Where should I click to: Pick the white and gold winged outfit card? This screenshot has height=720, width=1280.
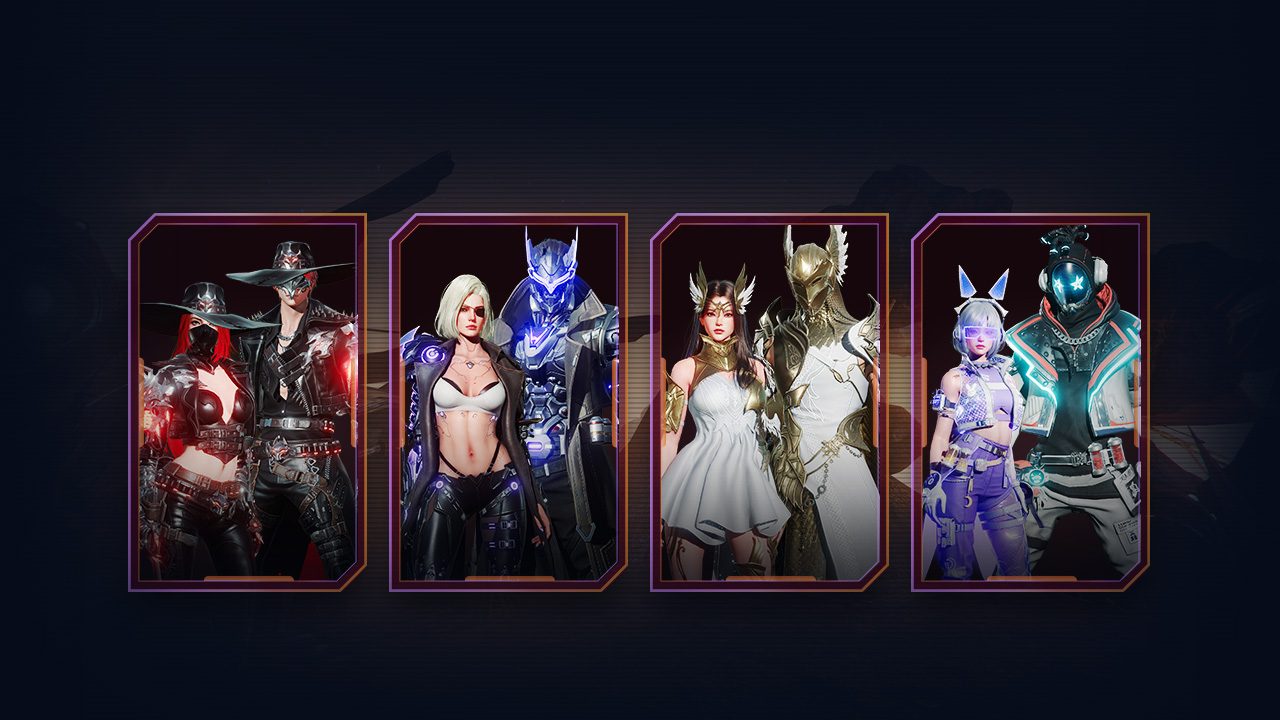(769, 402)
